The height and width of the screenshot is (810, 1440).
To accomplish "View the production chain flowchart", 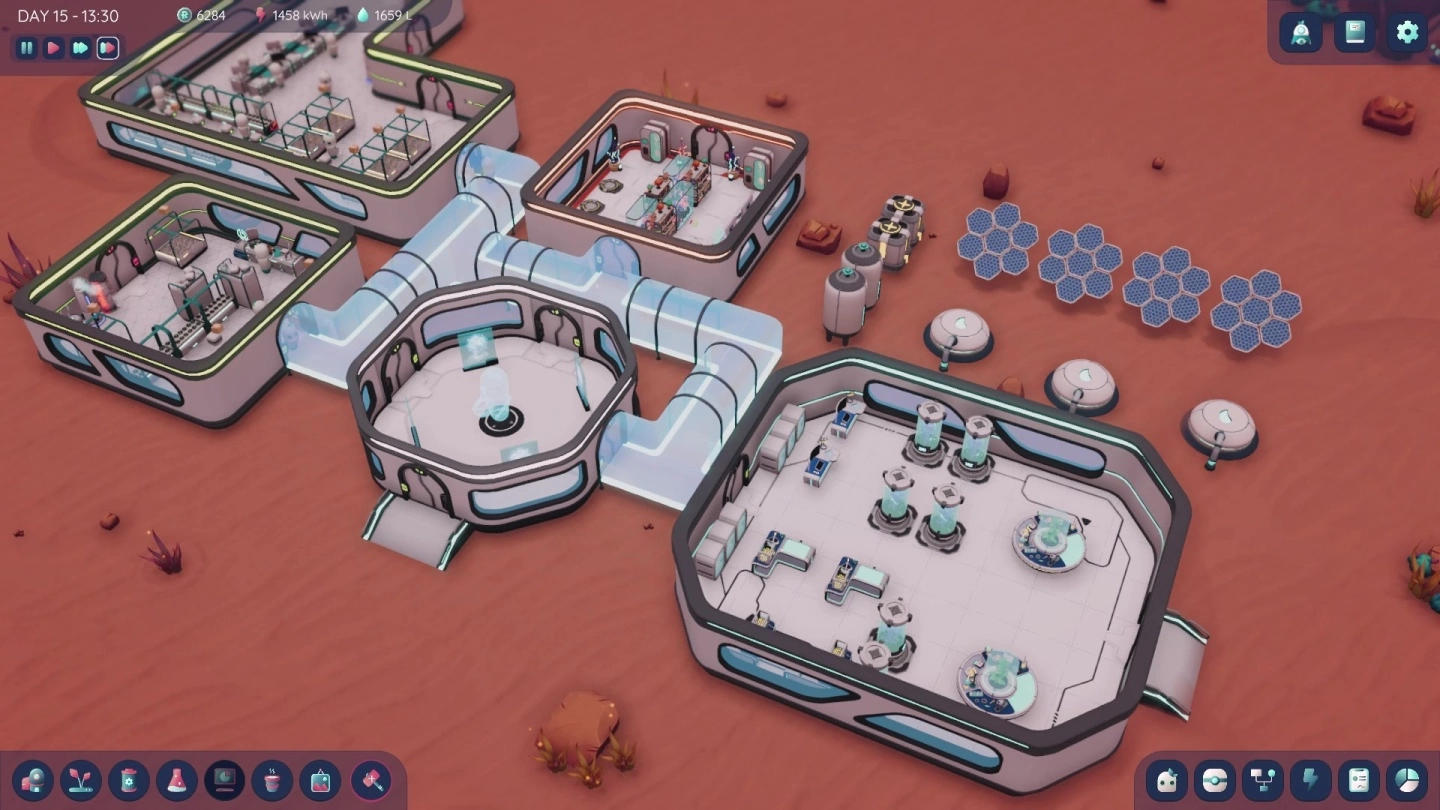I will click(x=1263, y=781).
